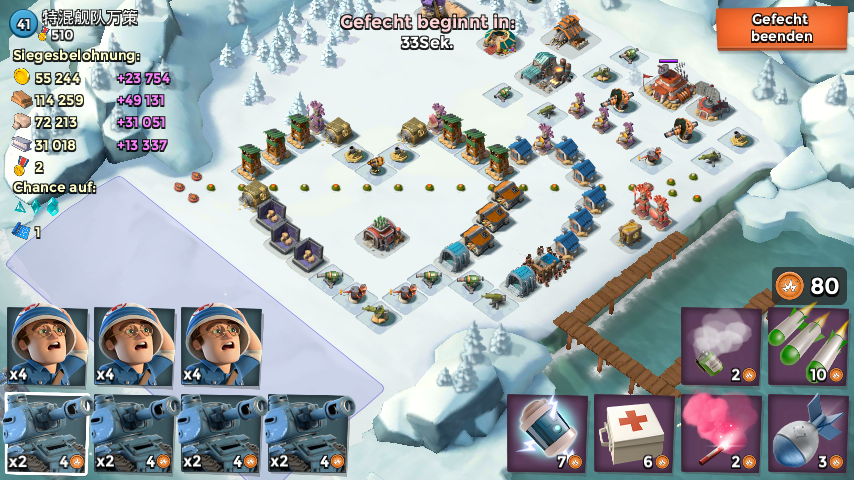
Task: Choose the Shock Bomb ability
Action: 547,433
